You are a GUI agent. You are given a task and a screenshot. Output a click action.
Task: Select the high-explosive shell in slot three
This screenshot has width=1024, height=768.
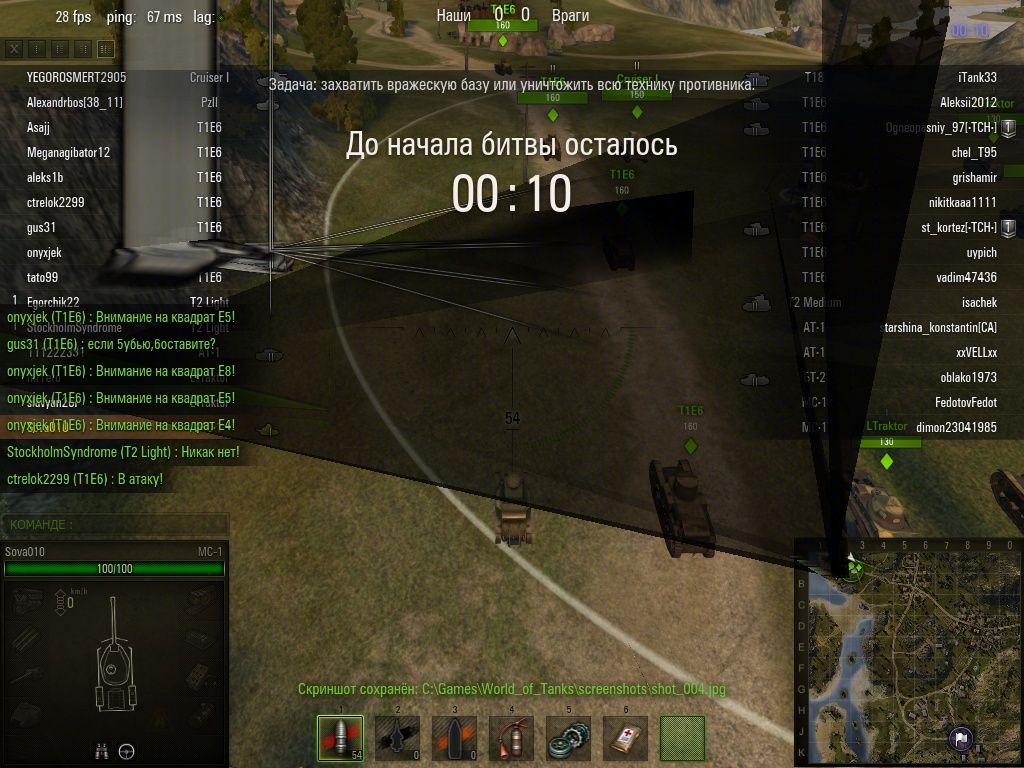454,739
